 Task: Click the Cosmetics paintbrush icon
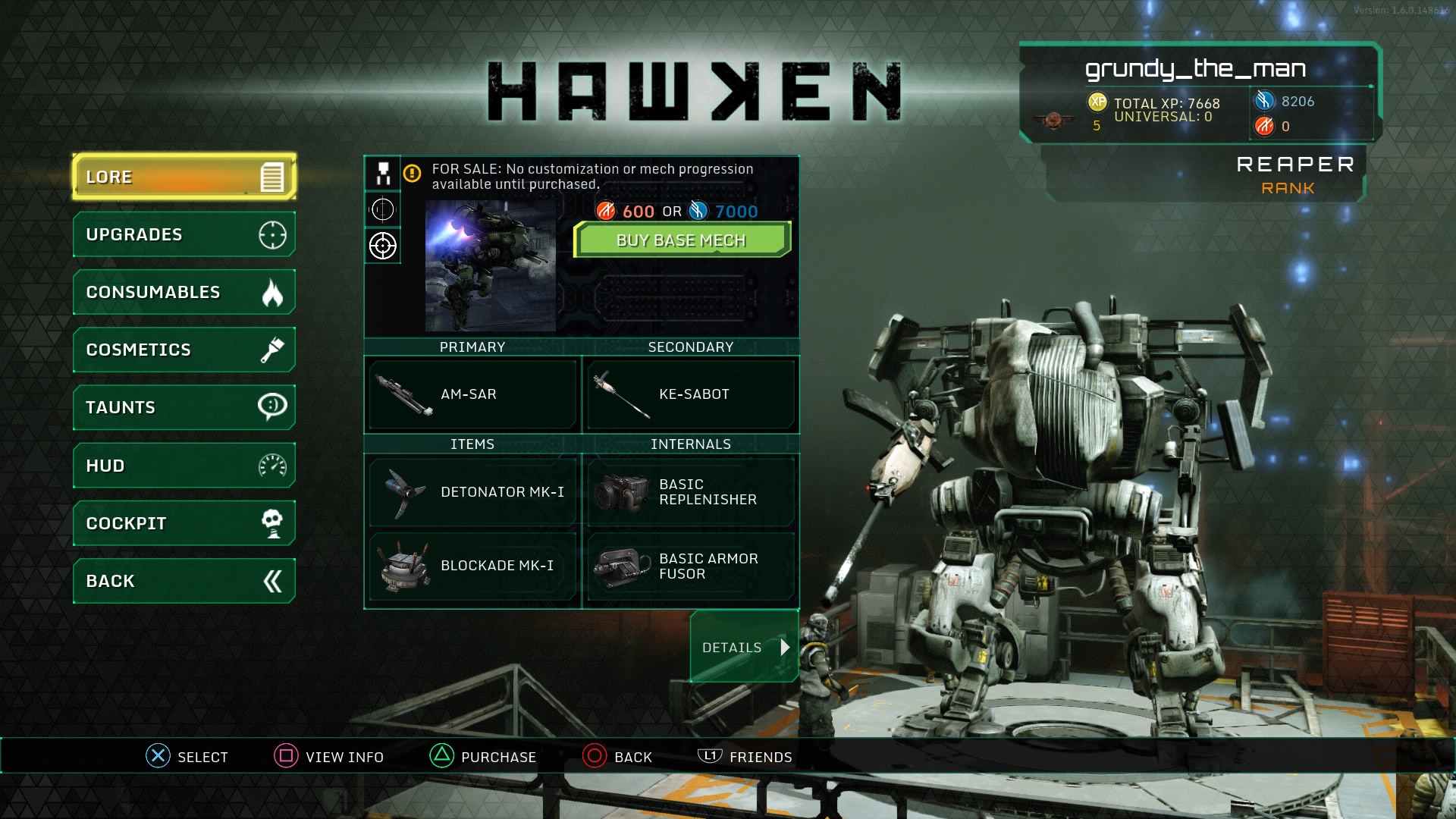275,350
